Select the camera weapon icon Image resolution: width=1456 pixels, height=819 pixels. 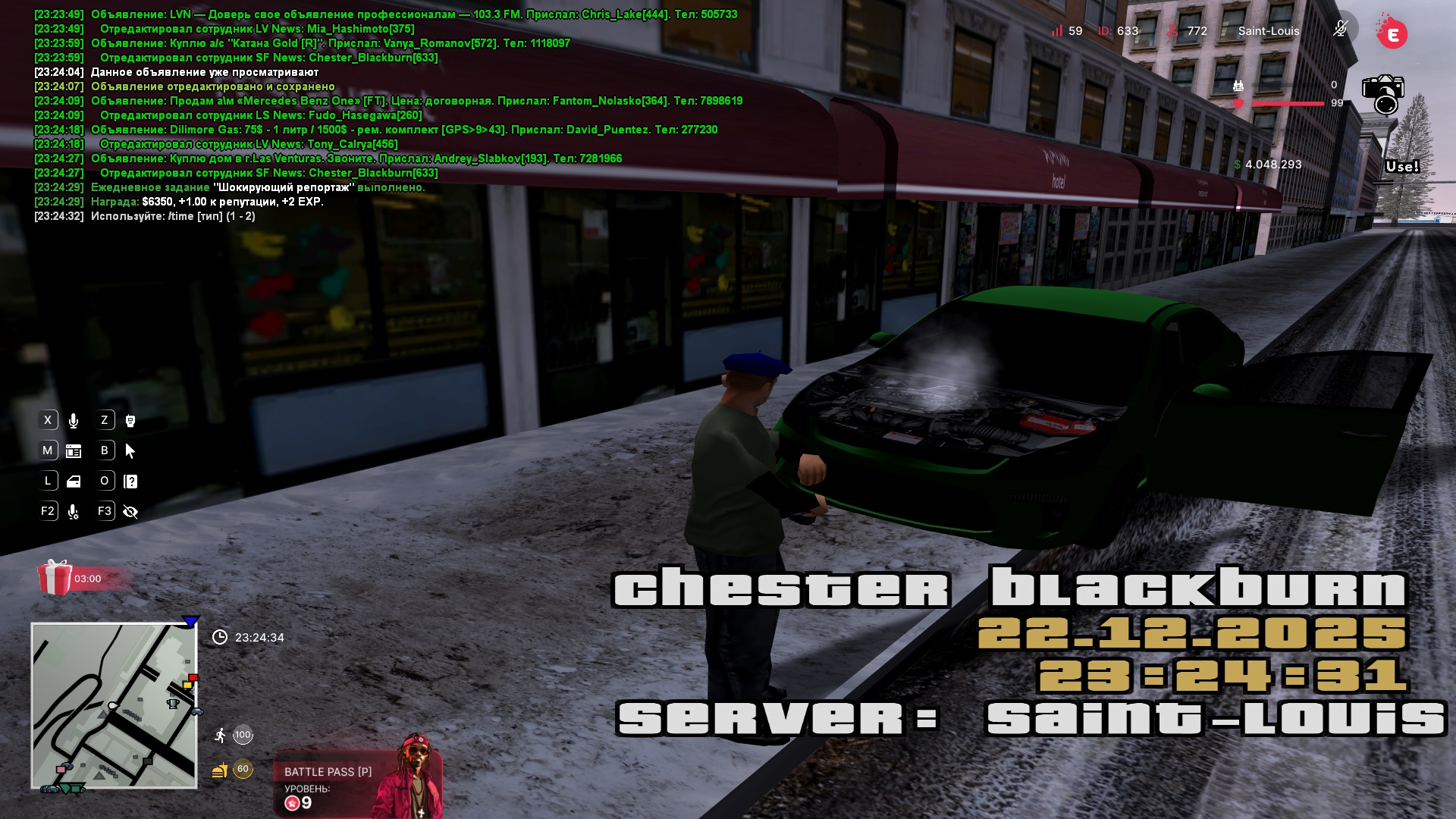[1383, 94]
